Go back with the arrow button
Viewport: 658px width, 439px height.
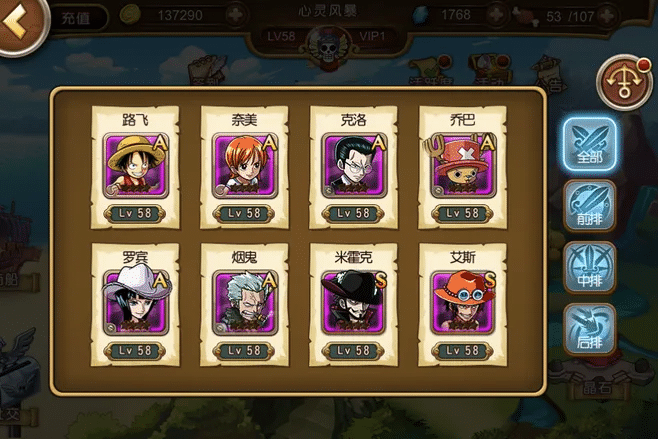[x=18, y=22]
